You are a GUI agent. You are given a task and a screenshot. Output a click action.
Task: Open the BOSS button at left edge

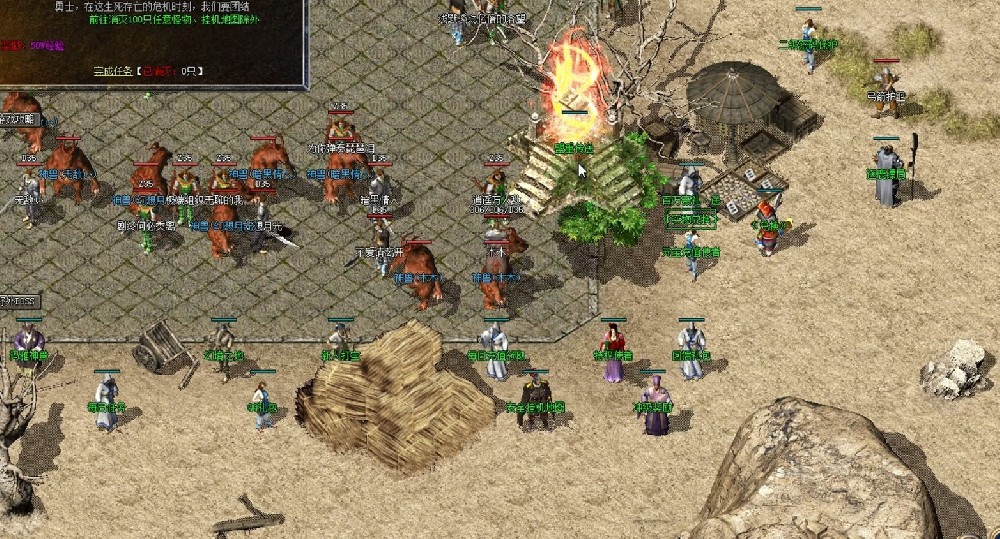20,301
